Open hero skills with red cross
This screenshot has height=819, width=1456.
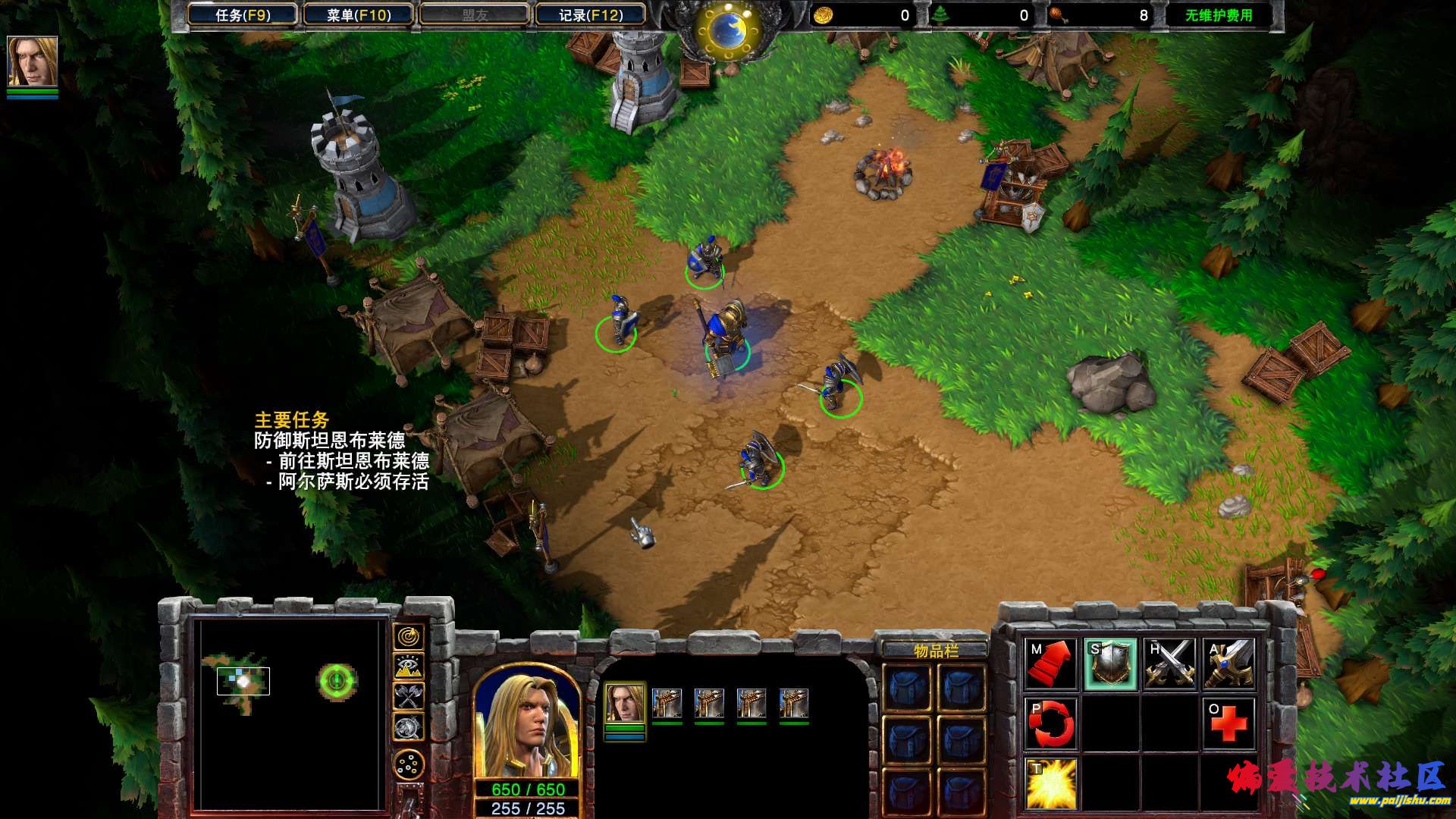[1229, 723]
